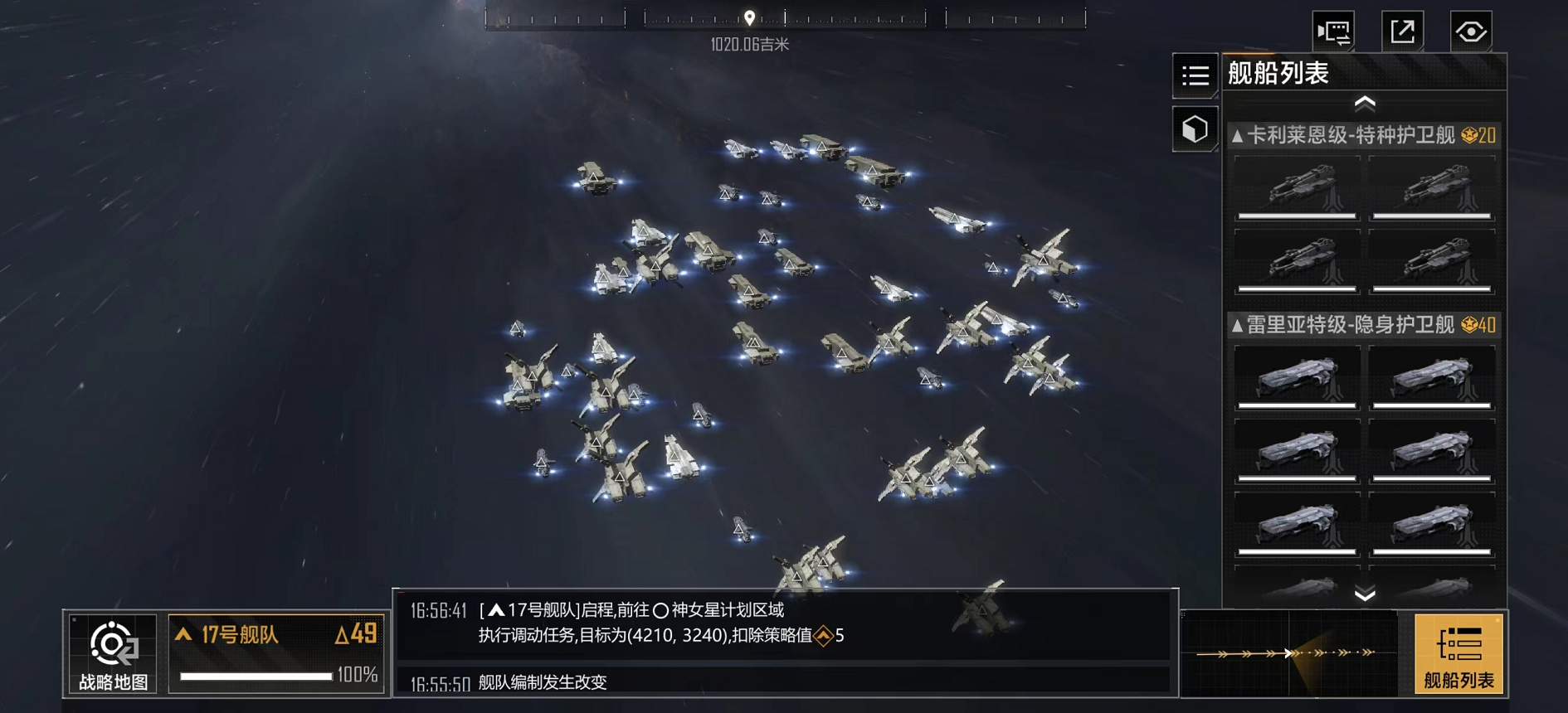Open the 3D cube view icon

pyautogui.click(x=1195, y=129)
